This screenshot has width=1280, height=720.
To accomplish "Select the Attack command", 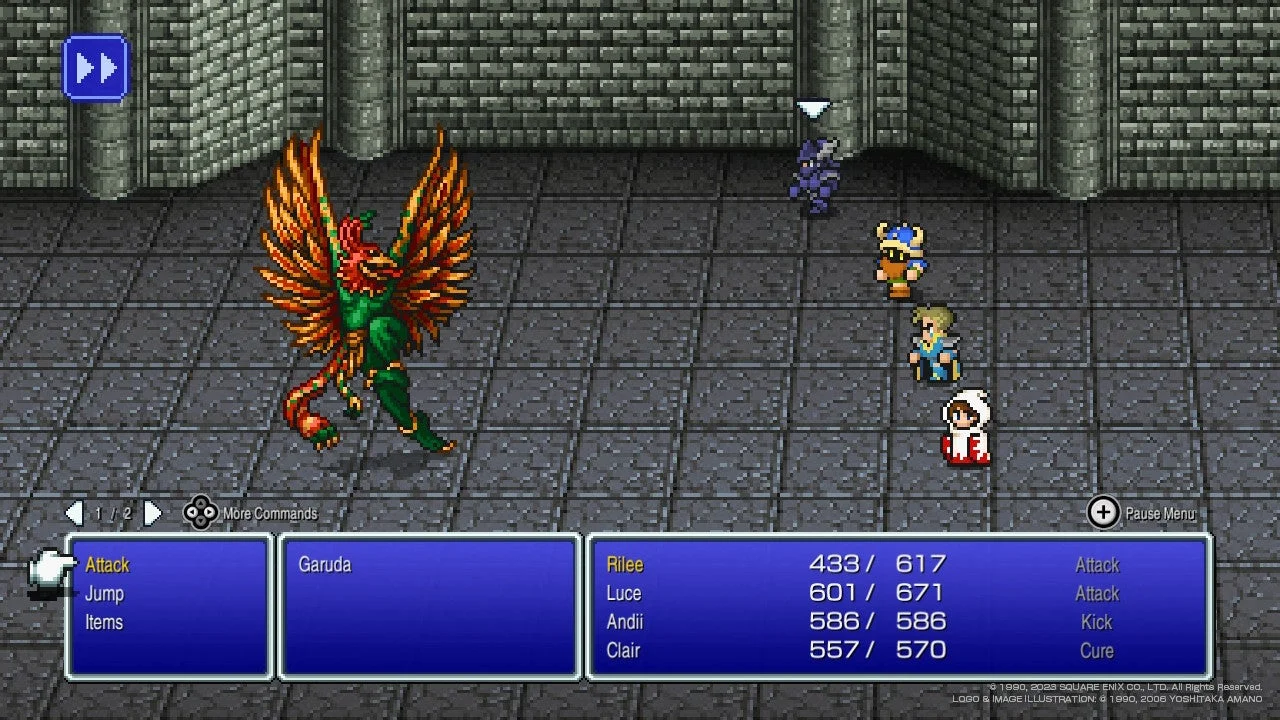I will 106,564.
